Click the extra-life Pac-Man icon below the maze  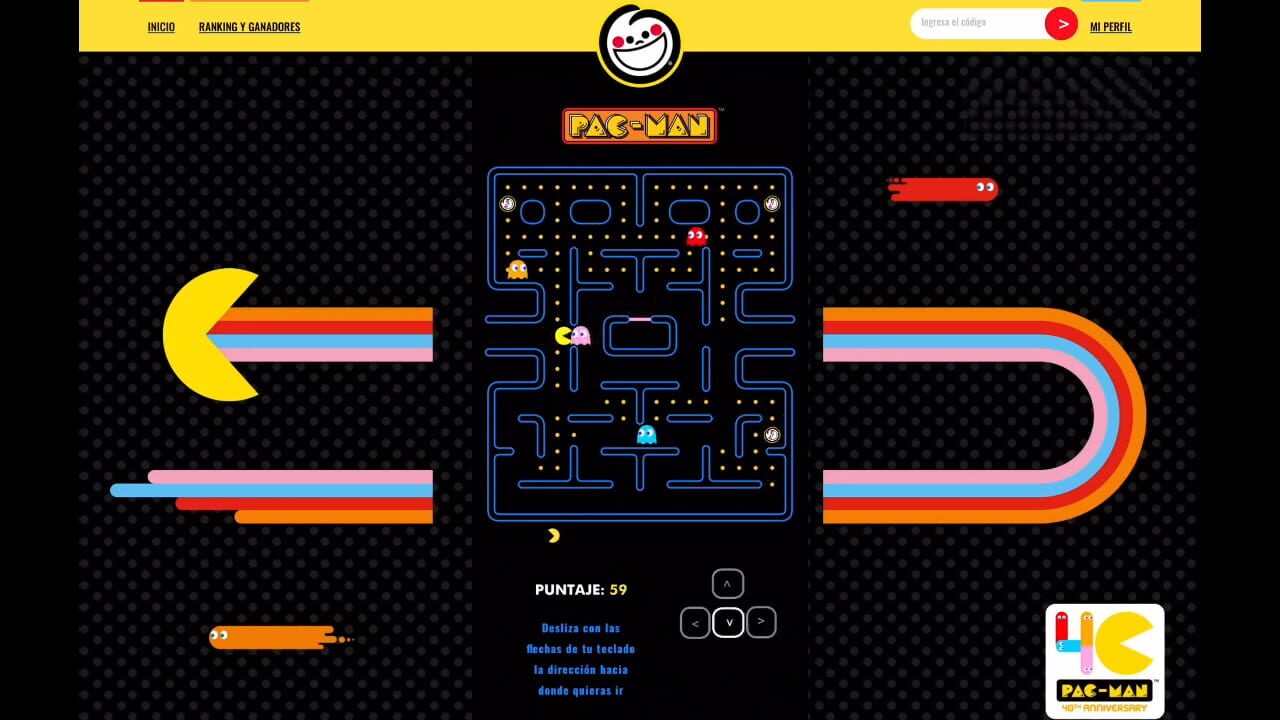551,534
